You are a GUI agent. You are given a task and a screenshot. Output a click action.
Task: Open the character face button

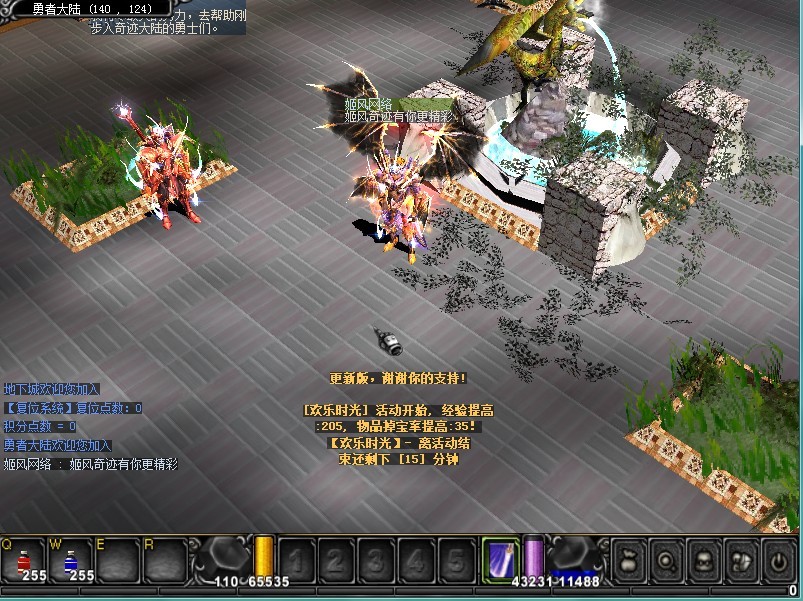point(703,557)
